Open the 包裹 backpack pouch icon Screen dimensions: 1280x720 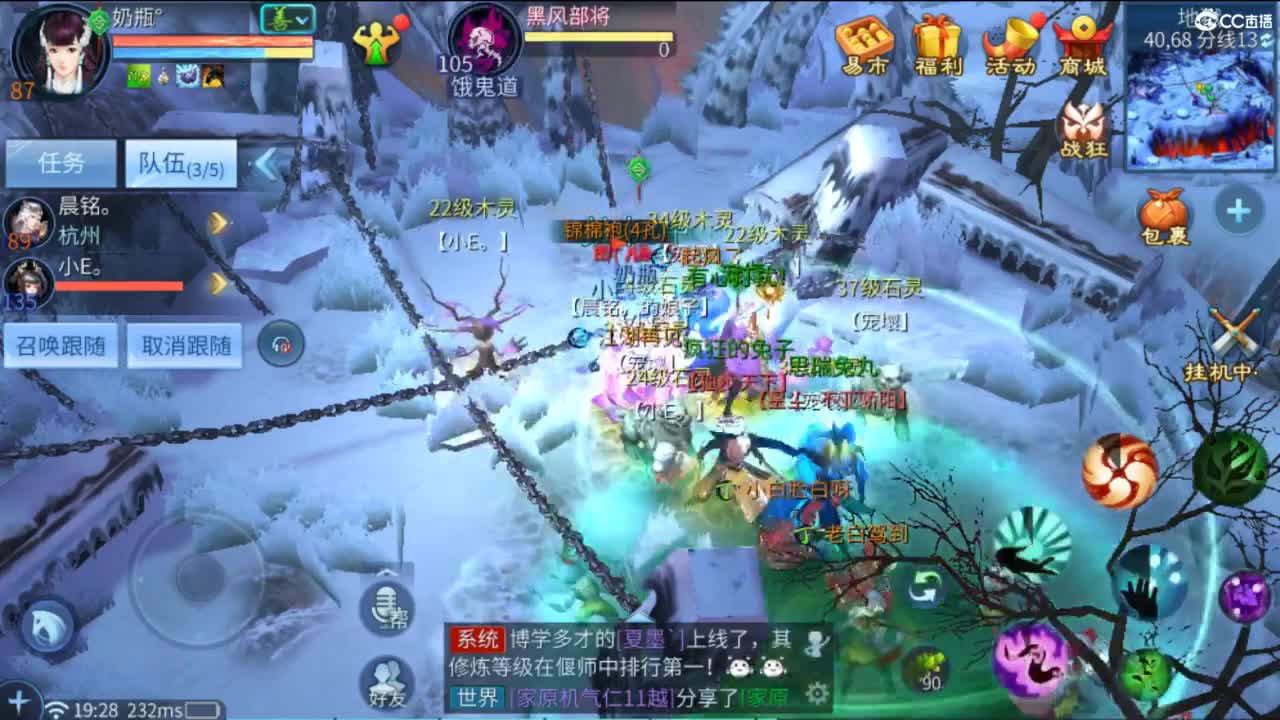tap(1162, 212)
